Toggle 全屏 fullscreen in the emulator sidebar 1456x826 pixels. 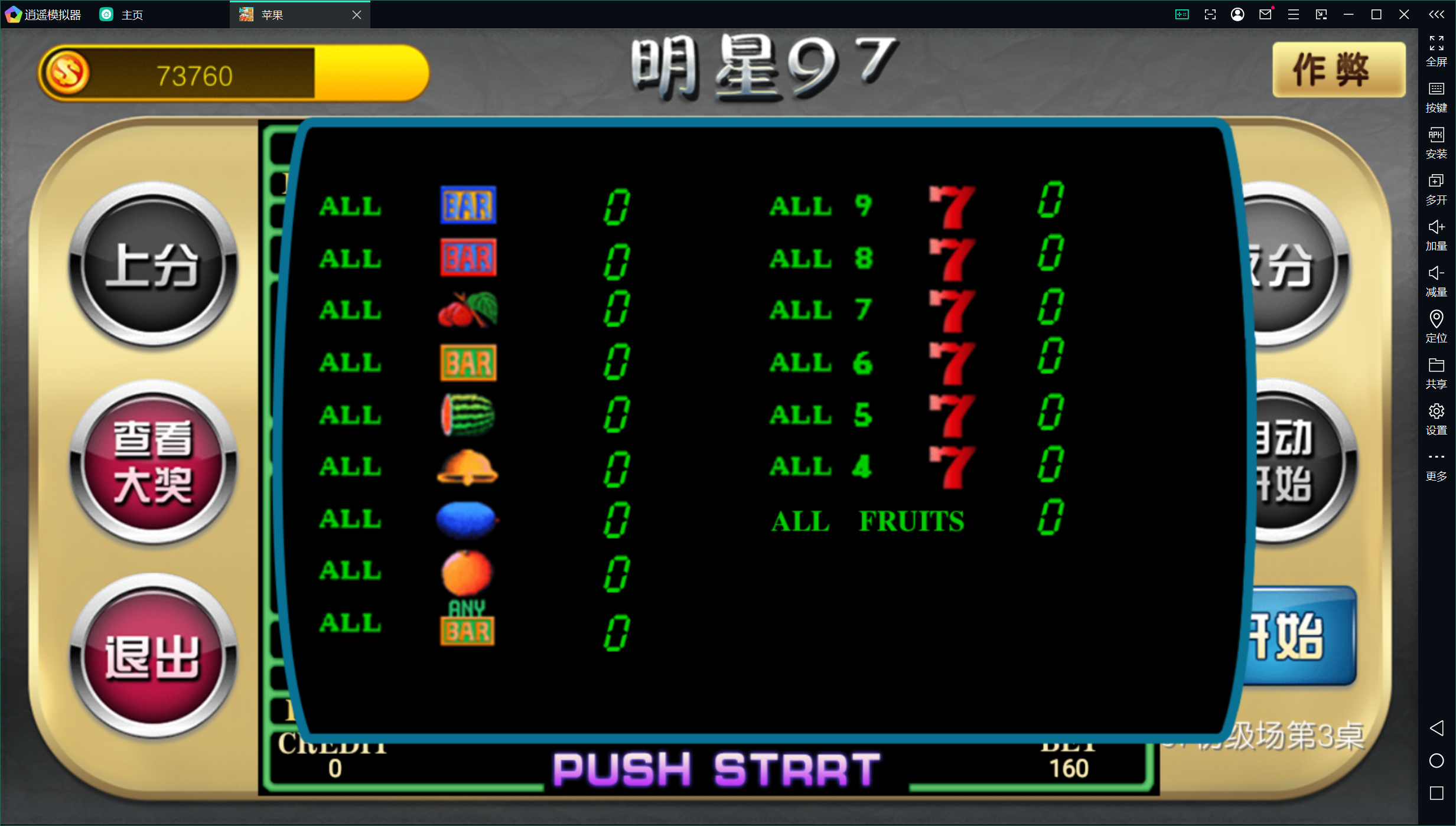click(1437, 51)
